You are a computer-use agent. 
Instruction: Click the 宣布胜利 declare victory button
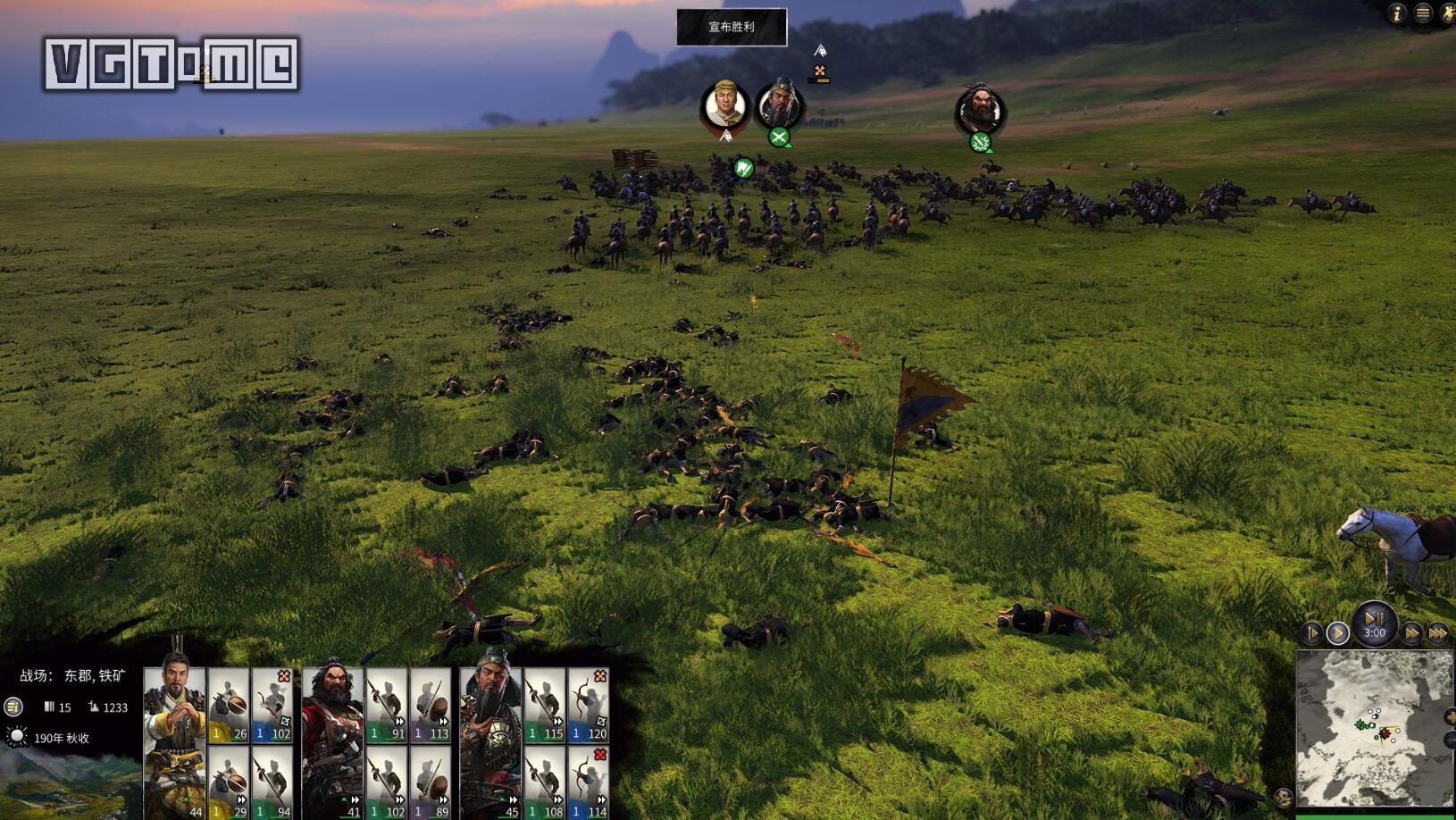click(x=732, y=27)
